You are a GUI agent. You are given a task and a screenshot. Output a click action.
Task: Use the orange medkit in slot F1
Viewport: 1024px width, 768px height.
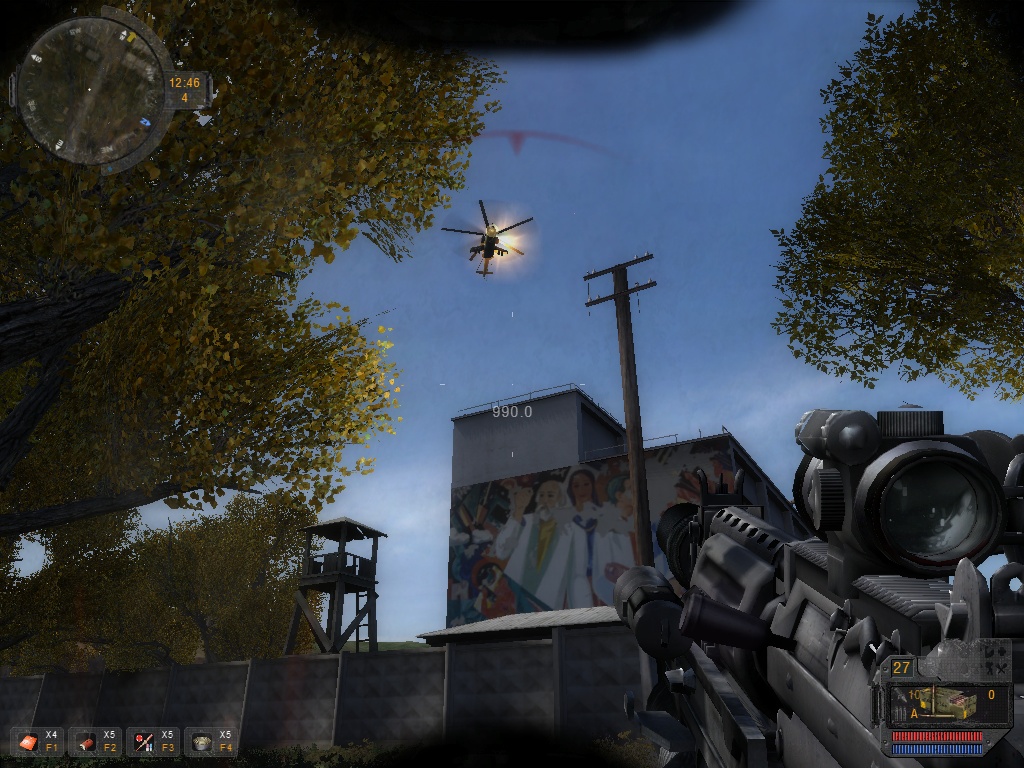pyautogui.click(x=28, y=742)
